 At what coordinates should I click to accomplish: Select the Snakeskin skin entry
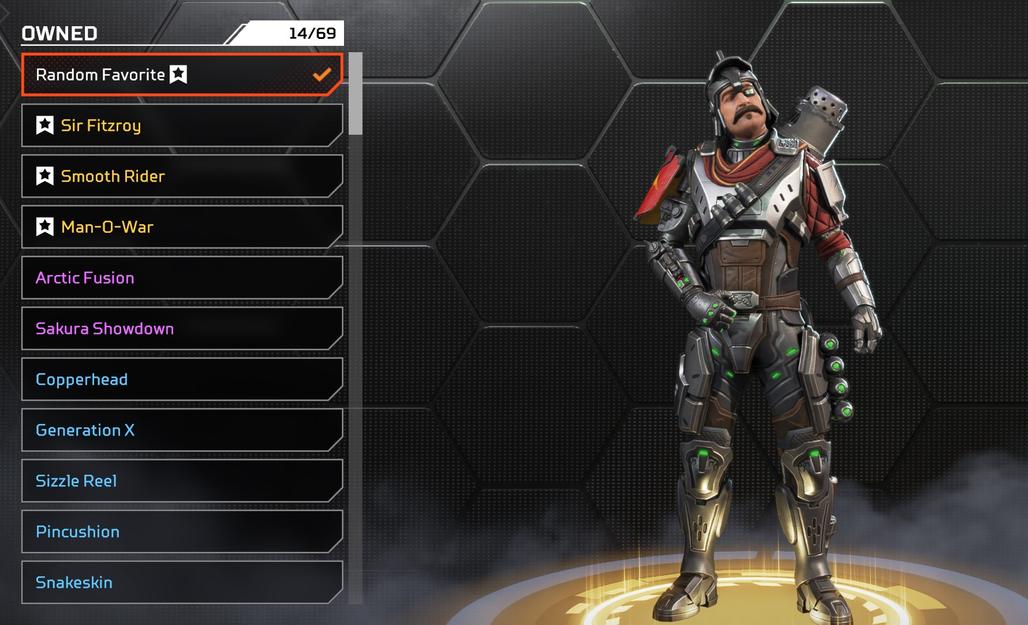182,583
